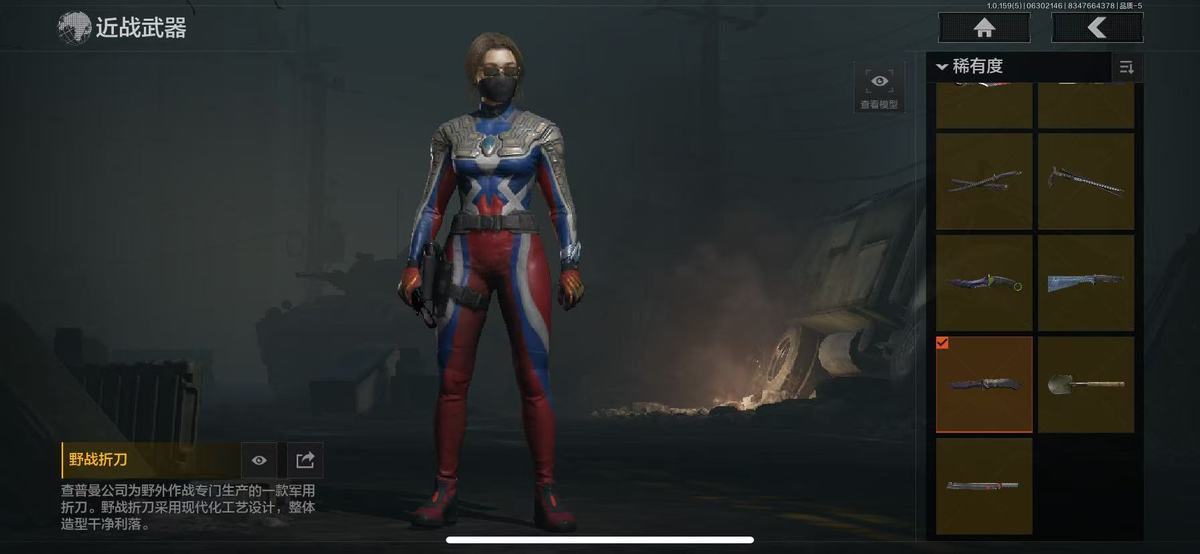Pick the shovel melee weapon slot
The image size is (1200, 554).
pos(1086,385)
